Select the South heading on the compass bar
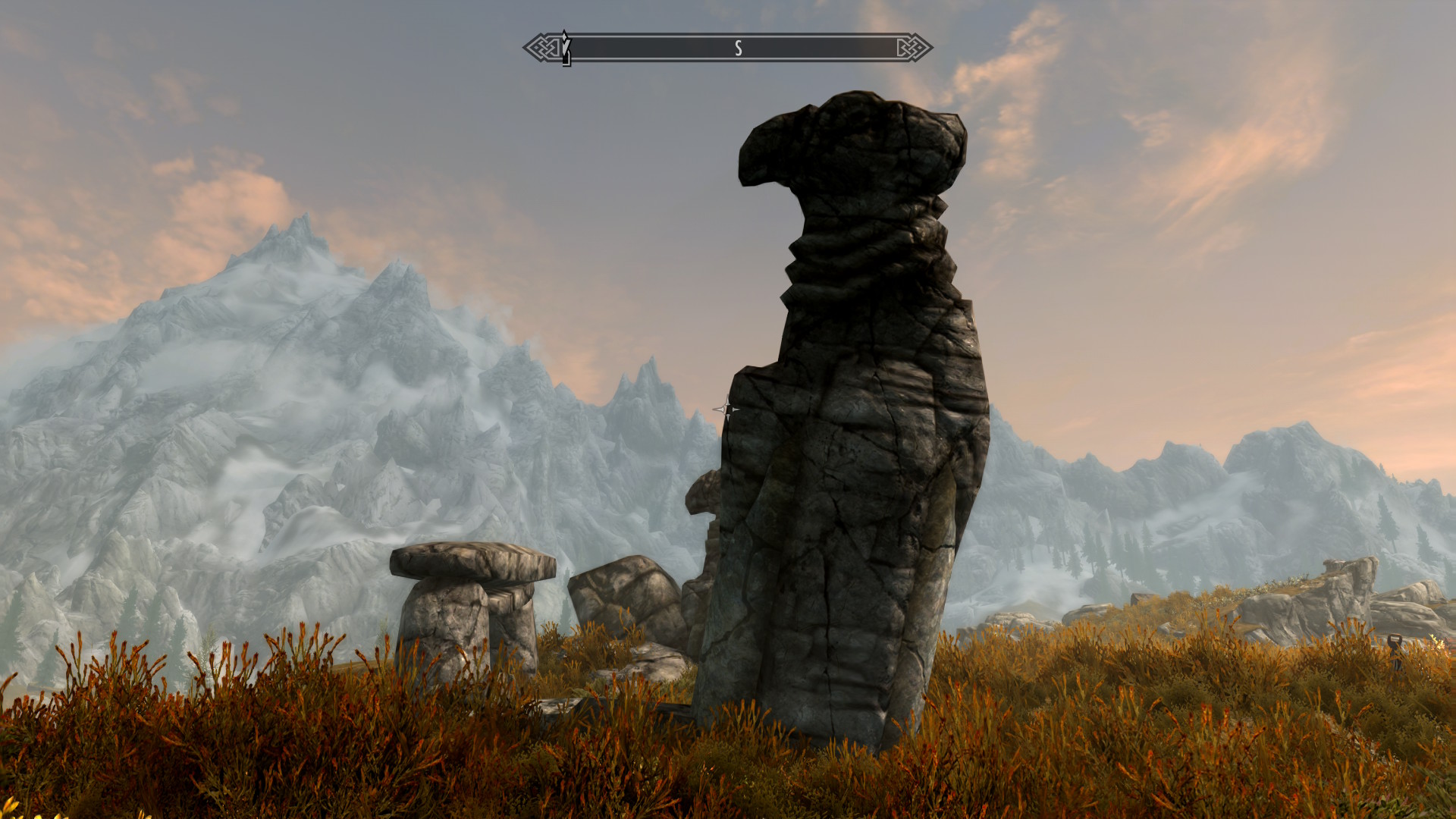Viewport: 1456px width, 819px height. [738, 49]
